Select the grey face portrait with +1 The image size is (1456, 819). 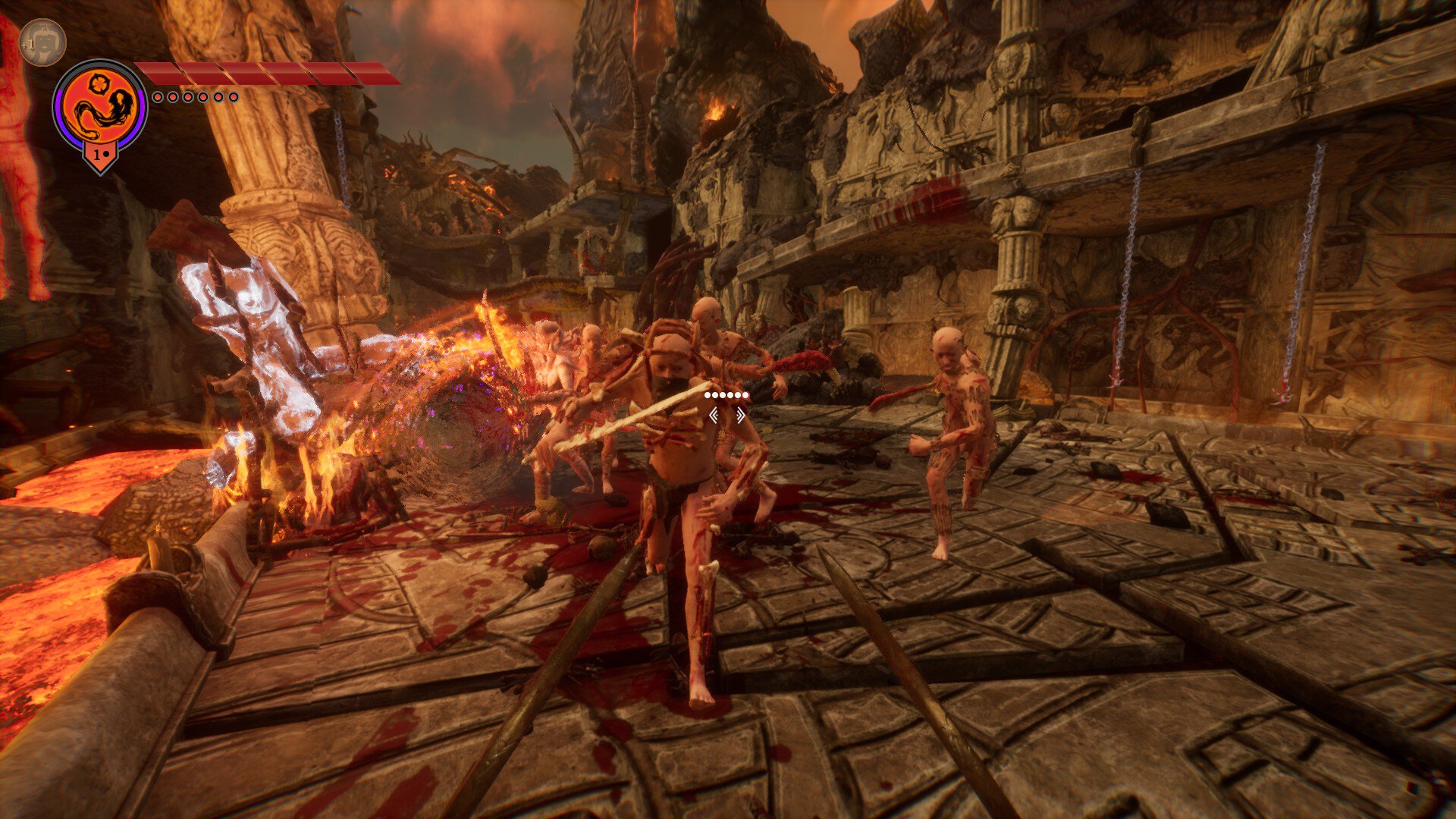point(43,42)
